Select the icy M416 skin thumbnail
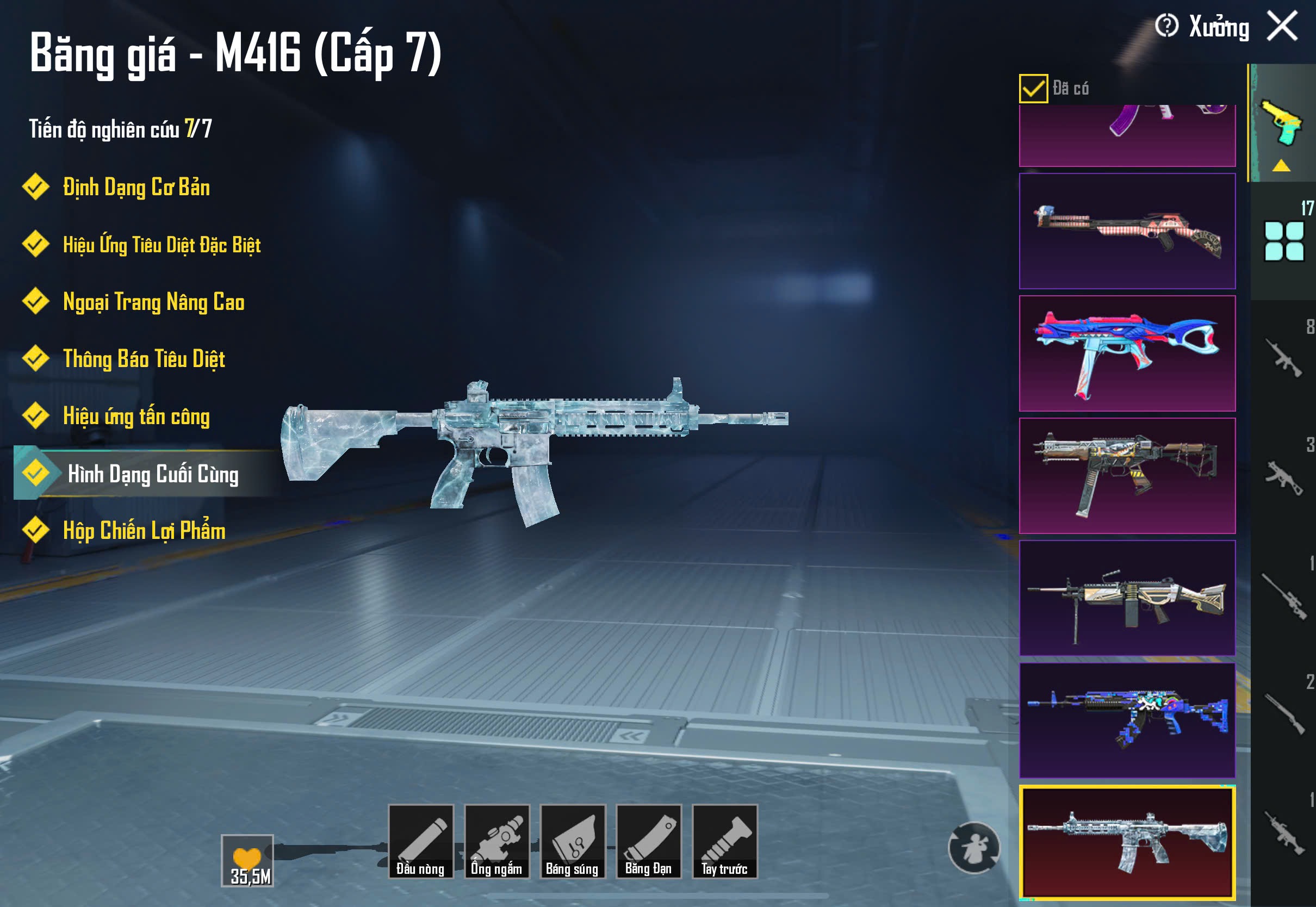Viewport: 1316px width, 907px height. pyautogui.click(x=1127, y=842)
